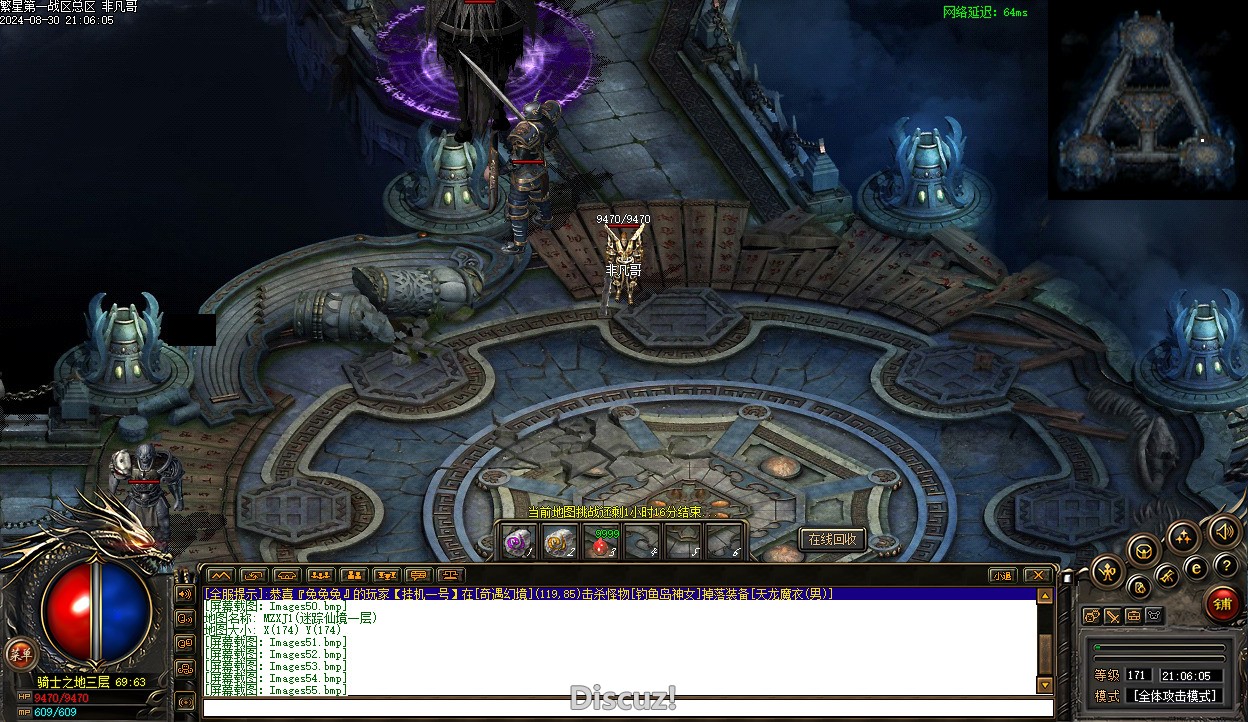
Task: Toggle the speaker chat channel button beside chat
Action: (185, 593)
